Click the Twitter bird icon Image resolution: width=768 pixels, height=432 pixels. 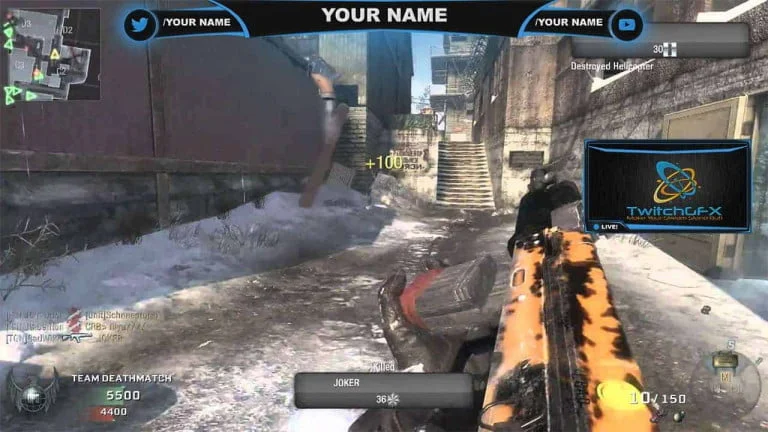pos(140,23)
